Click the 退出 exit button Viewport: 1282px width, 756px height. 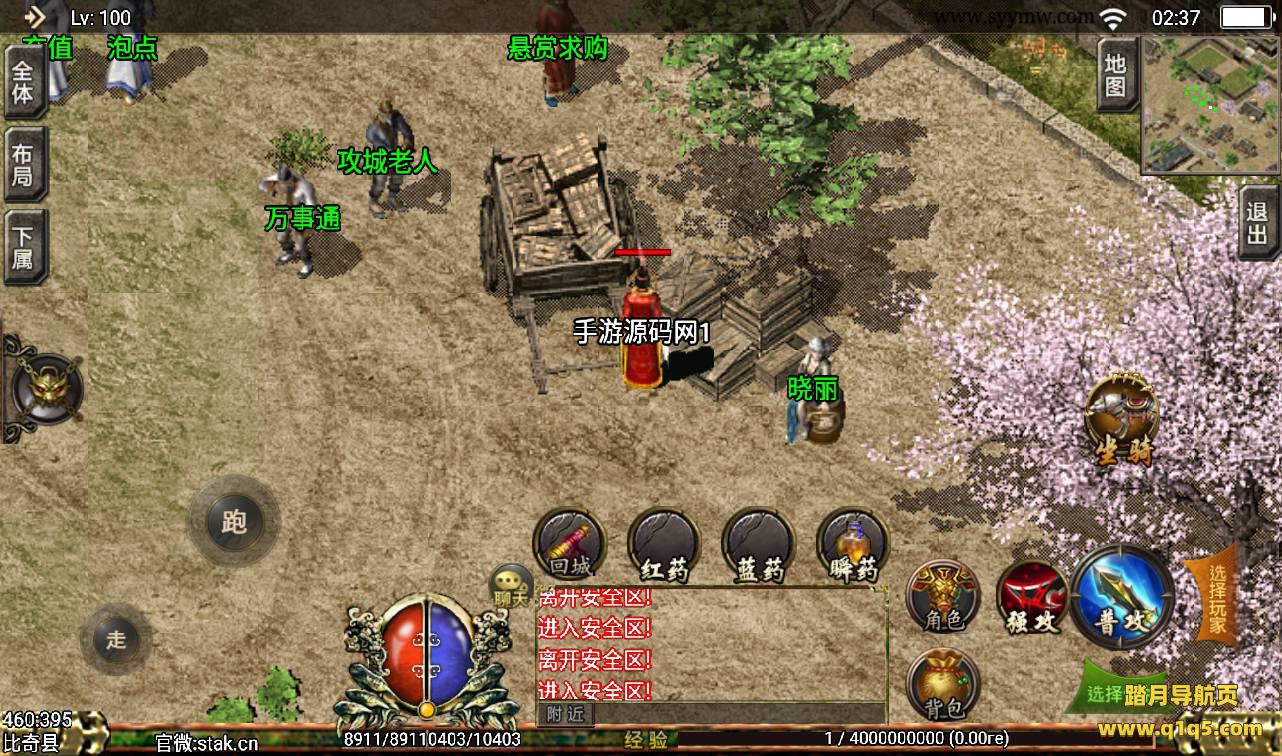click(x=1258, y=224)
